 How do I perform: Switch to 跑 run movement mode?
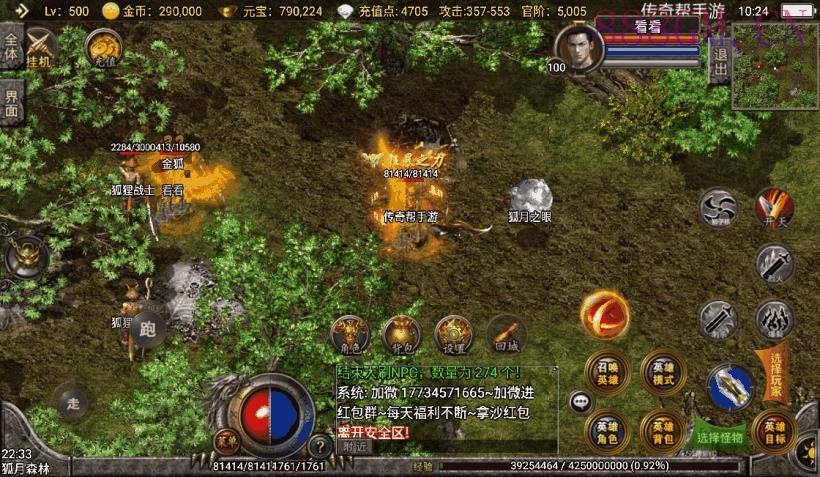point(148,328)
